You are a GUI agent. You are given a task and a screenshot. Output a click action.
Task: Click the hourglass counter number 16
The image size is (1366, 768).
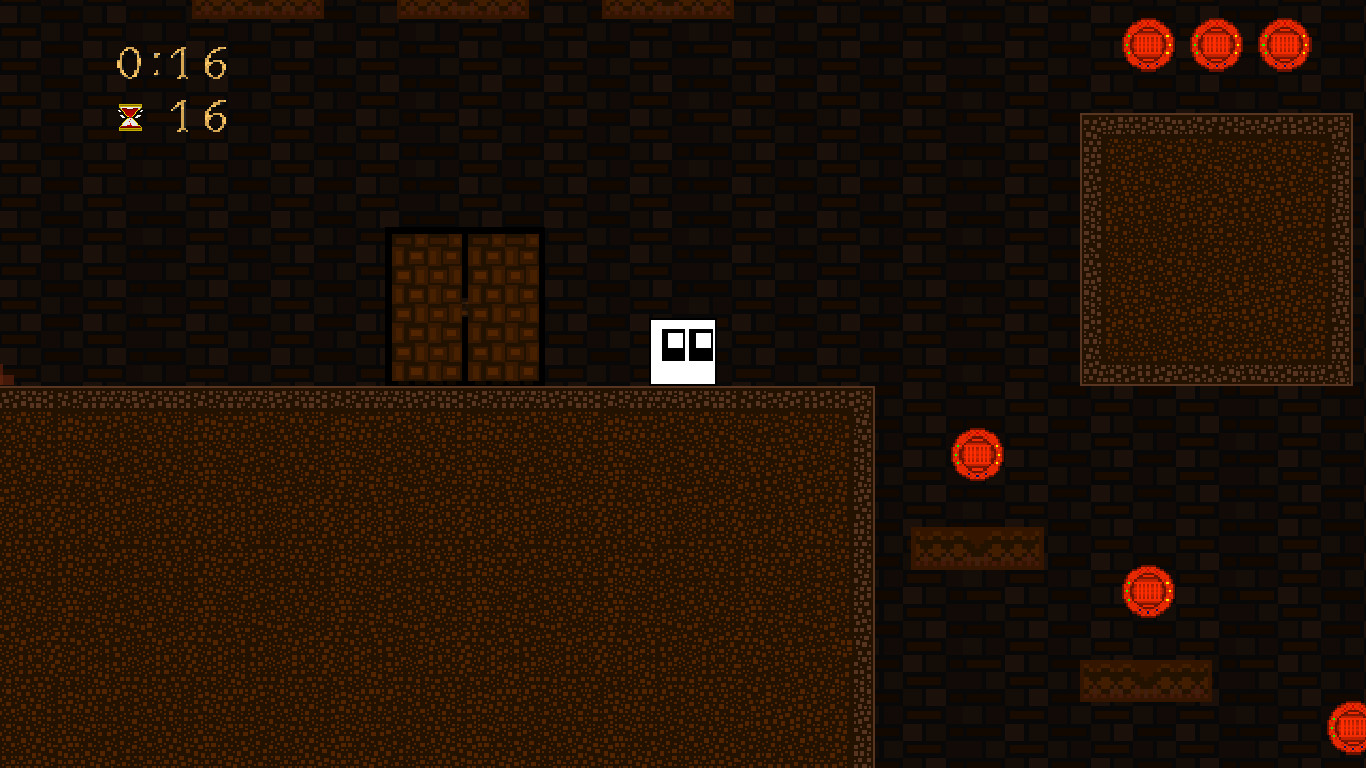coord(197,118)
